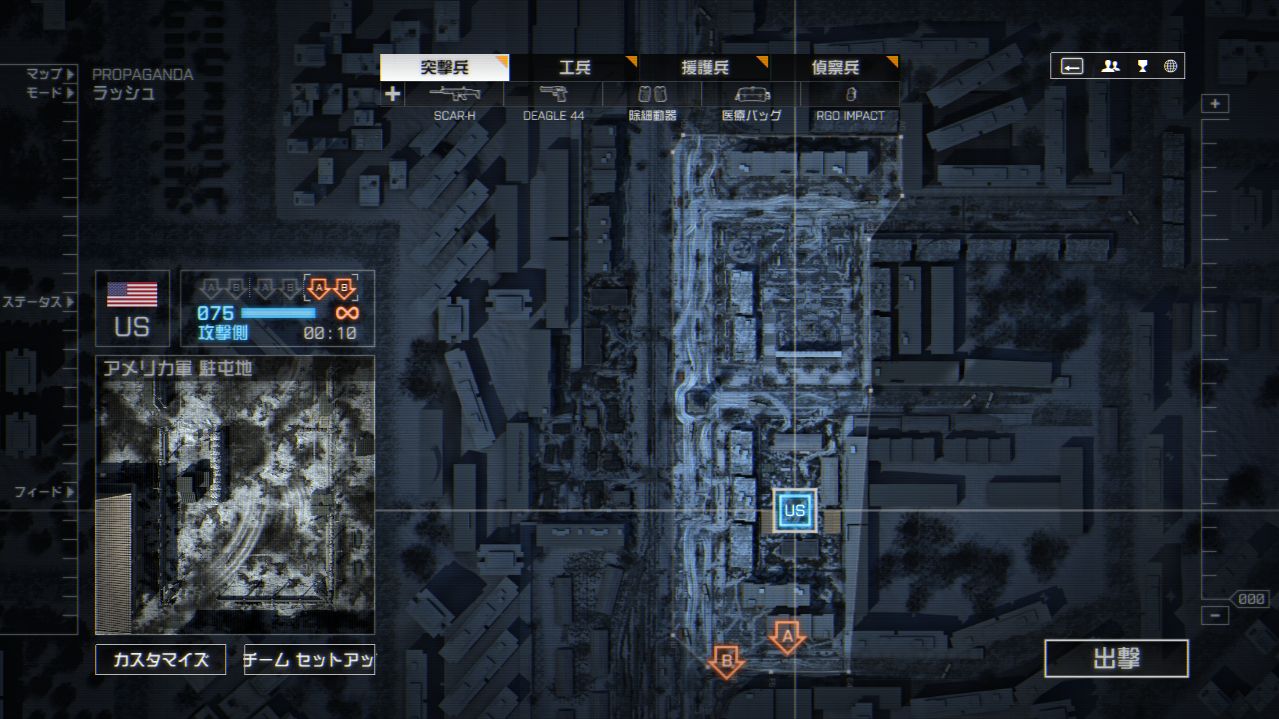Click the back arrow icon at top right
Screen dimensions: 1279x719
(x=1072, y=66)
